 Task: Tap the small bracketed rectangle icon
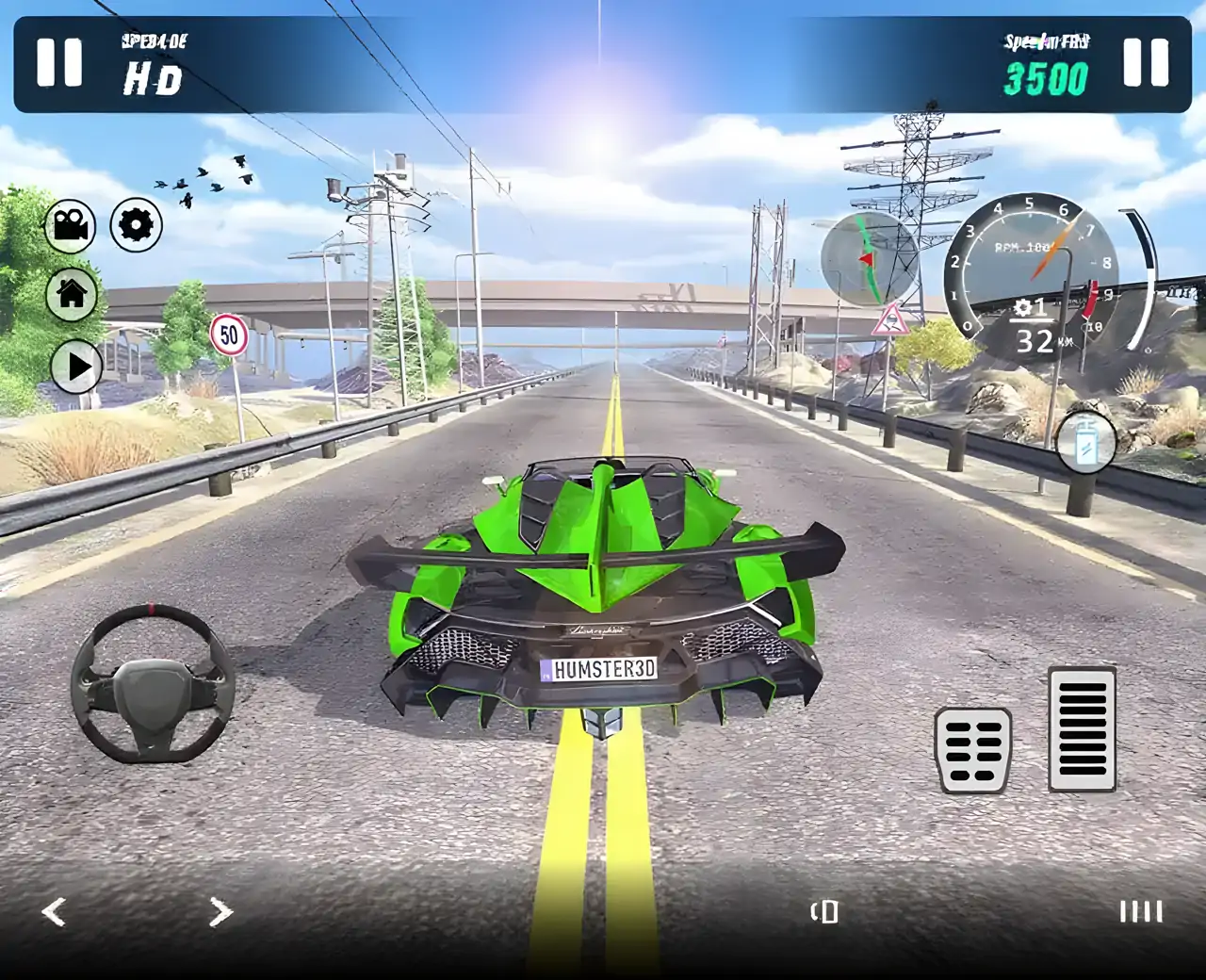(x=825, y=911)
